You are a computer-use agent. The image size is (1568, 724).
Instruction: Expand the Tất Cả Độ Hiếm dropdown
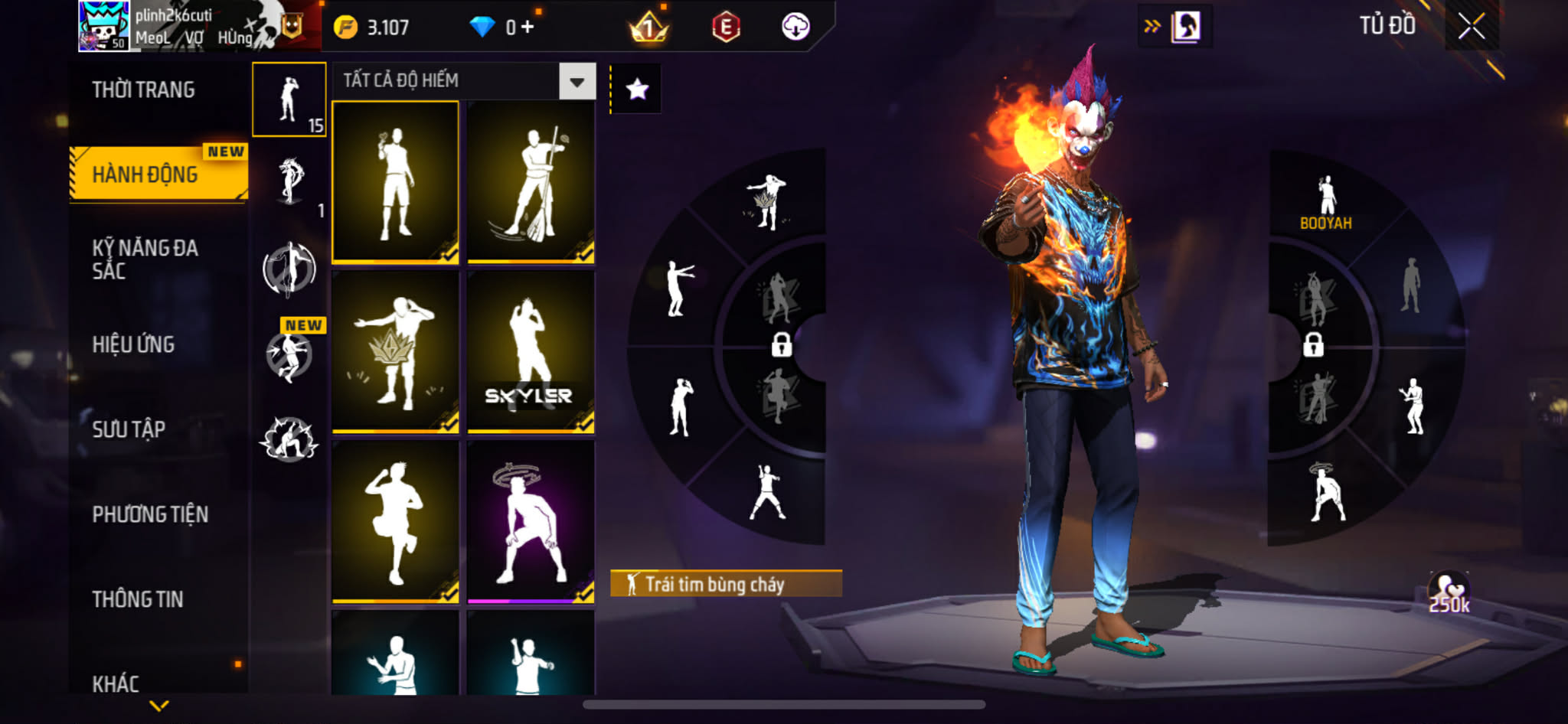tap(577, 81)
